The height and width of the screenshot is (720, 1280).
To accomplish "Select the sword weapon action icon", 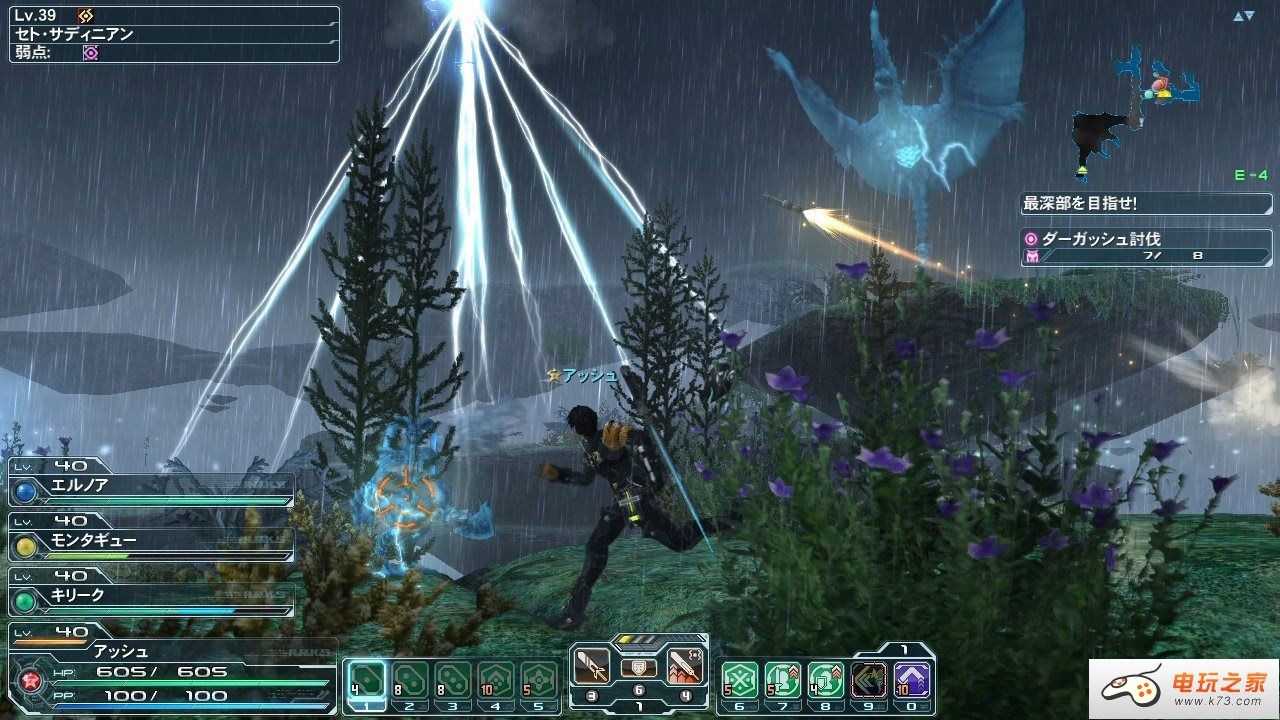I will click(592, 666).
